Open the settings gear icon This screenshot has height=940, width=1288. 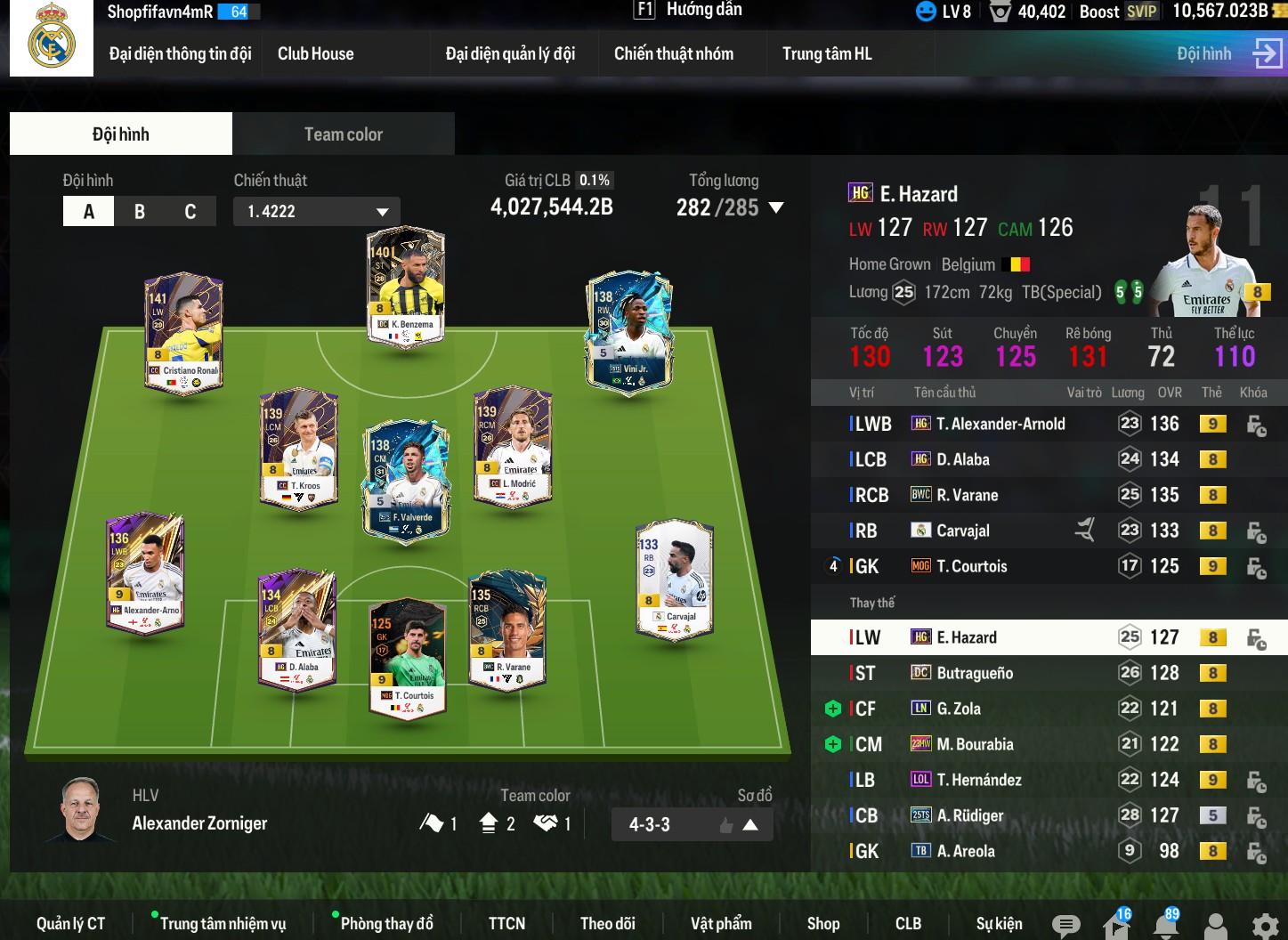pos(1264,925)
